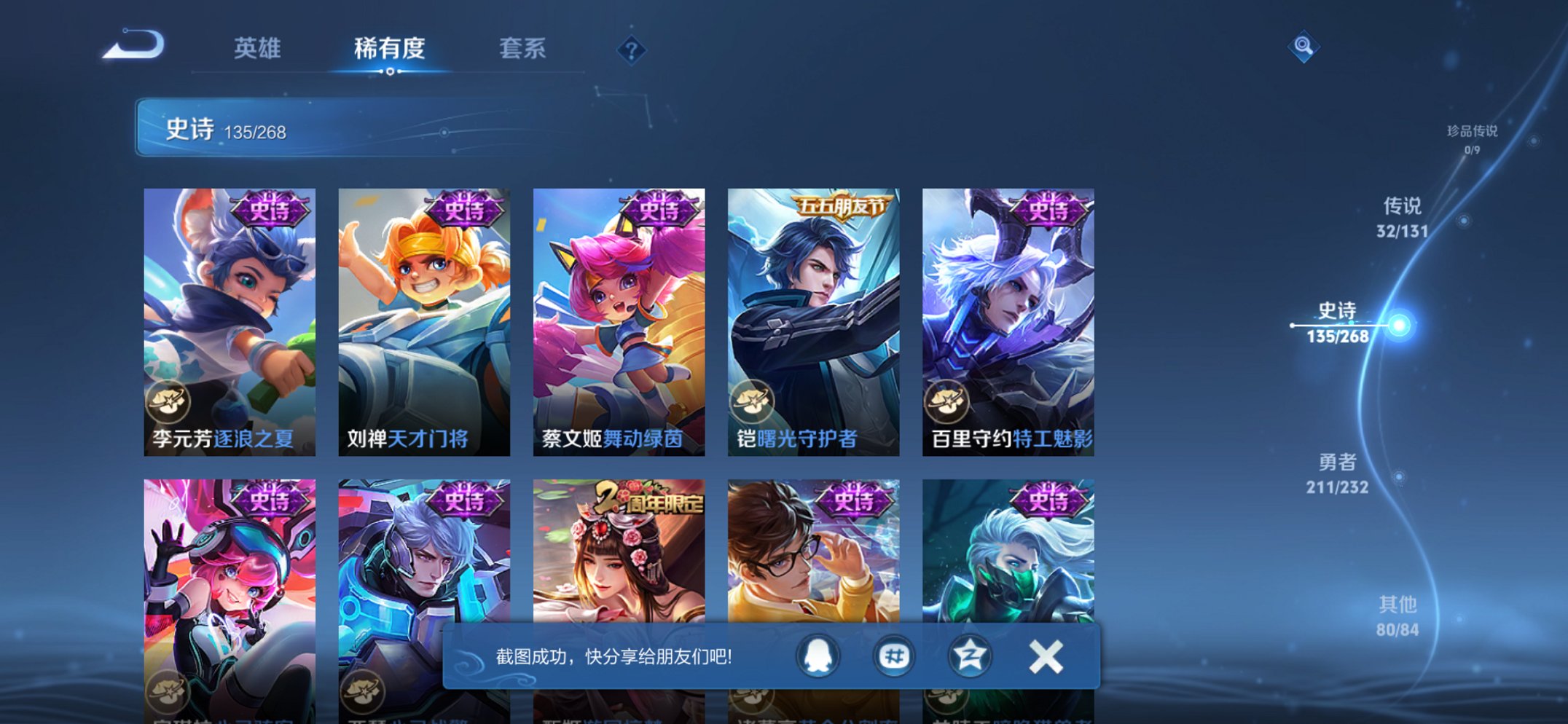Open the help question mark icon
The image size is (1568, 724).
(x=631, y=50)
